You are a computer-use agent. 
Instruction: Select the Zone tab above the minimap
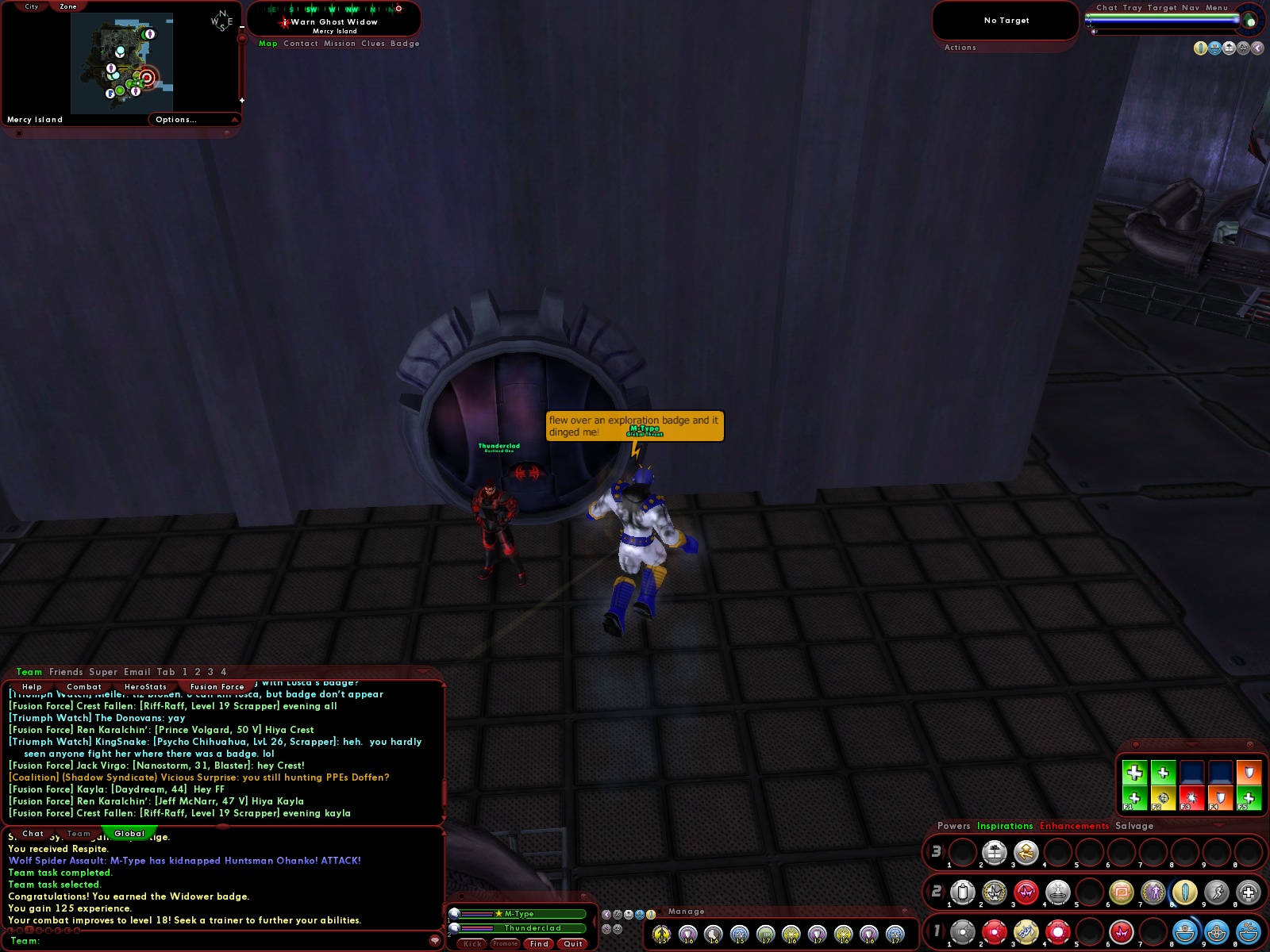pyautogui.click(x=67, y=6)
